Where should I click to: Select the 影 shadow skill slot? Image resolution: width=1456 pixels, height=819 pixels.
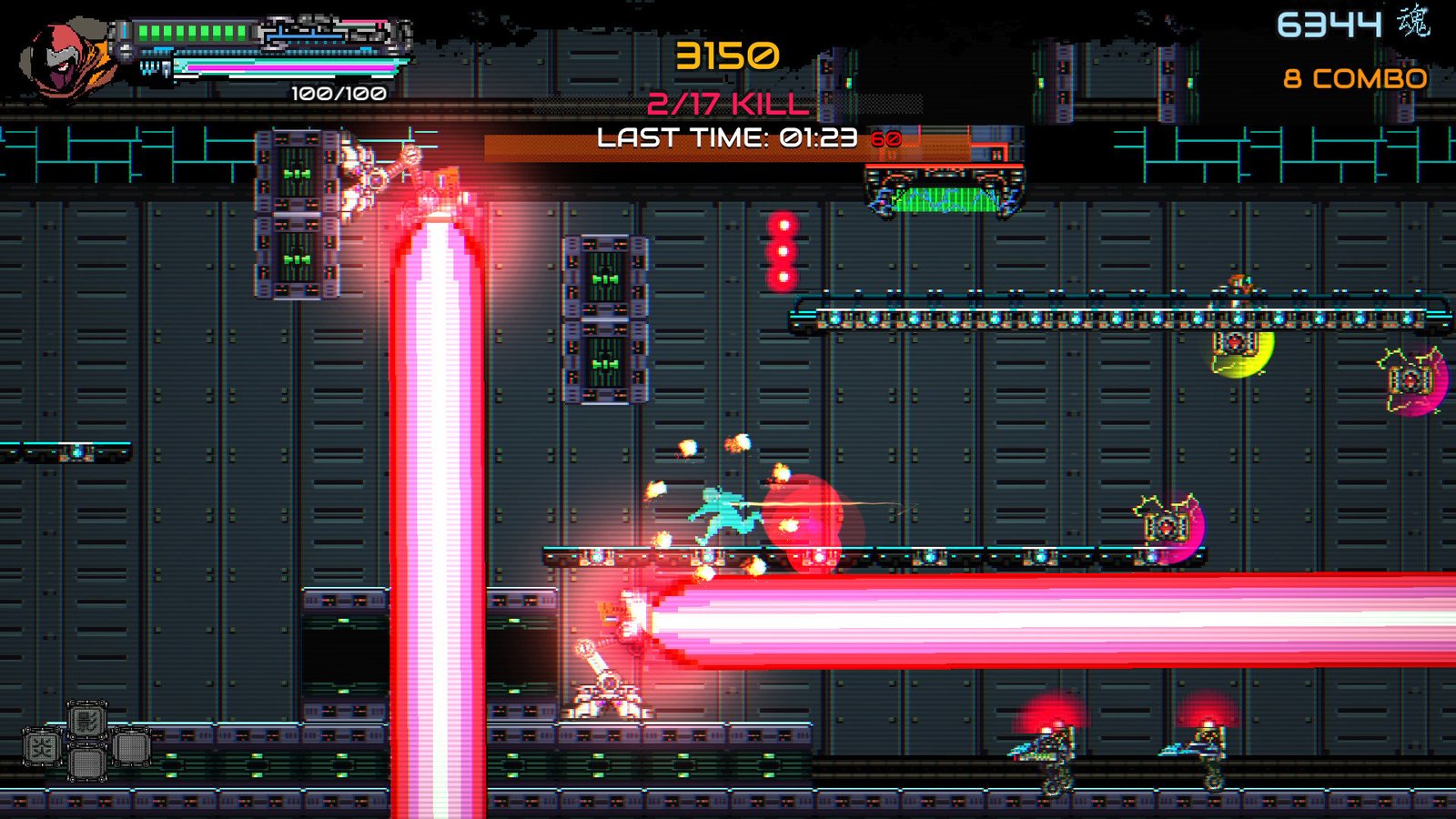[87, 722]
